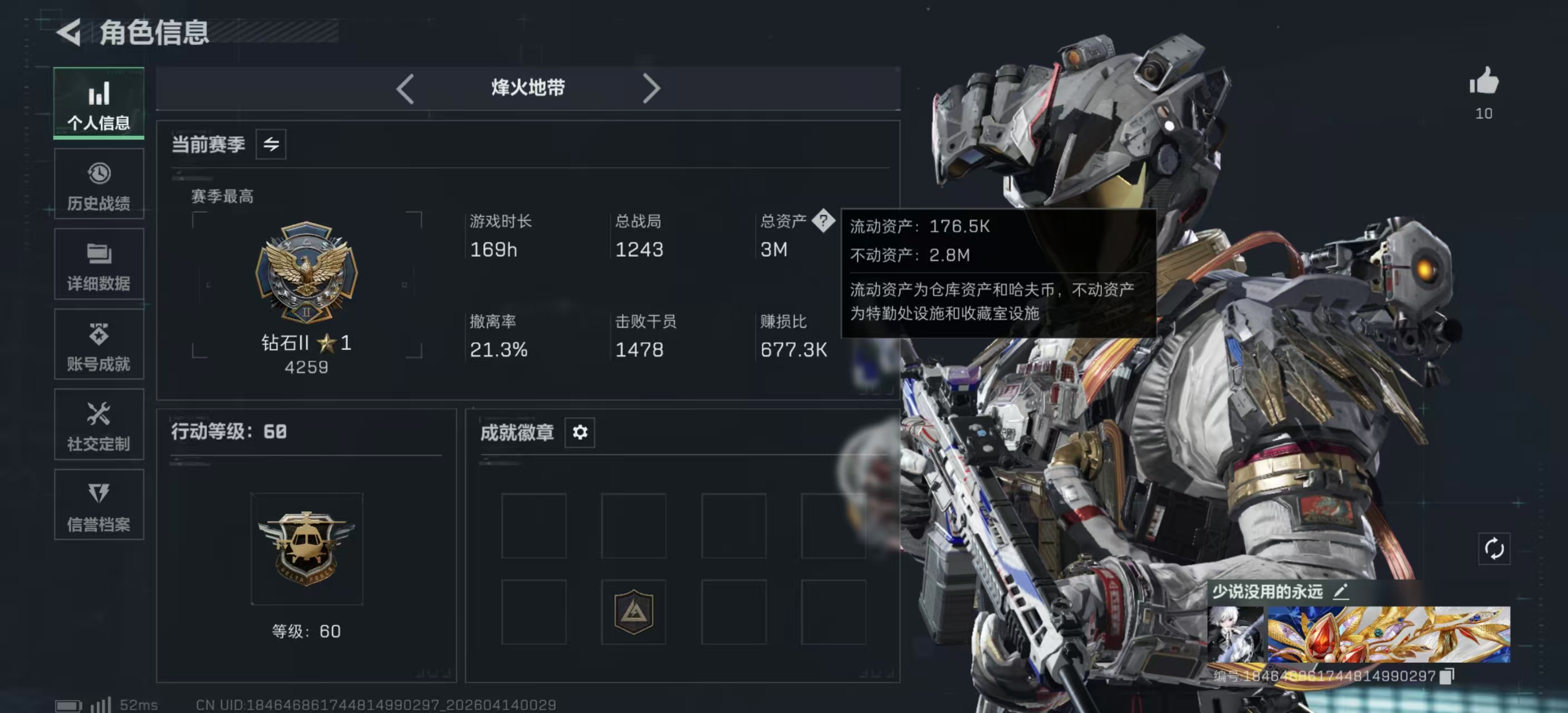Select the 当前赛季 section header
The width and height of the screenshot is (1568, 713).
click(209, 144)
